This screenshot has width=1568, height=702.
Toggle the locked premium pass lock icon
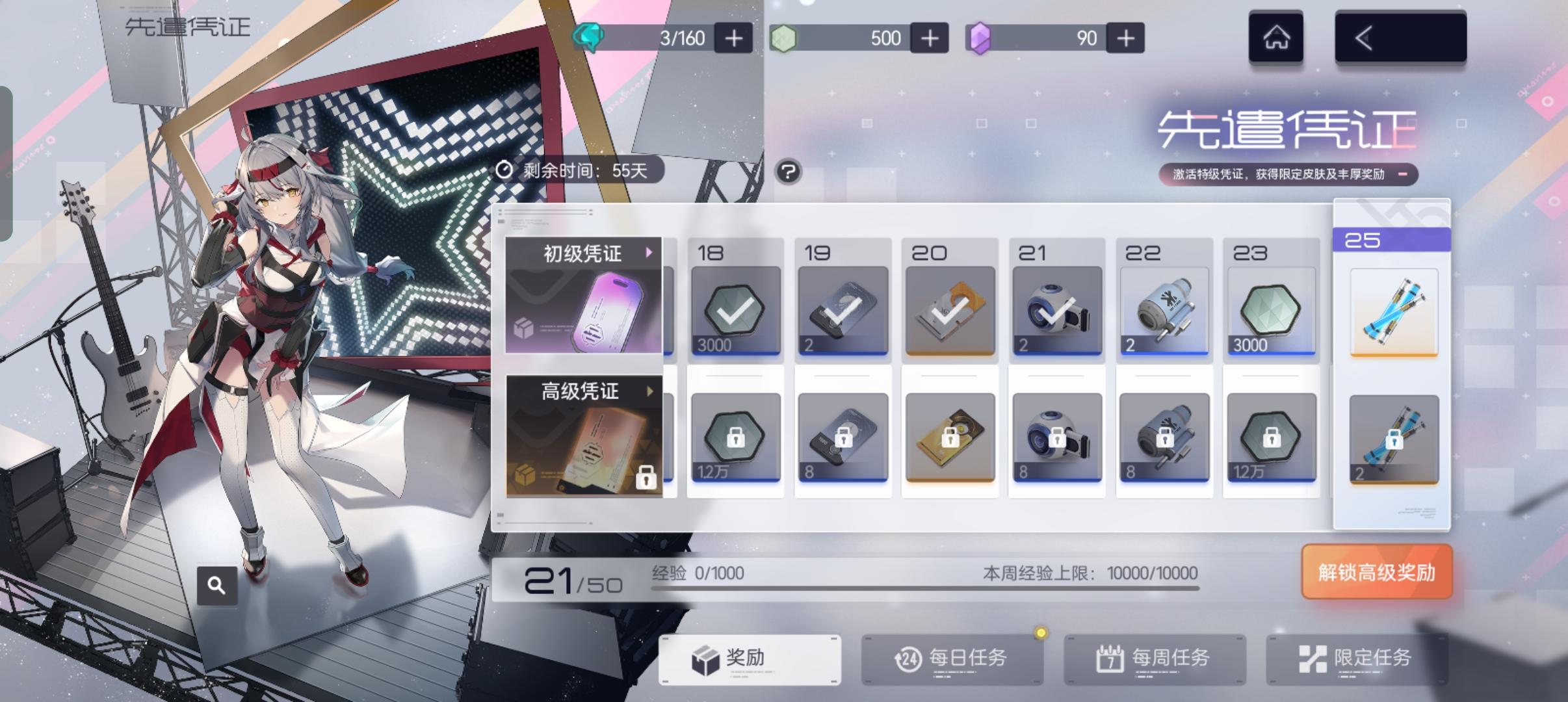[x=646, y=476]
